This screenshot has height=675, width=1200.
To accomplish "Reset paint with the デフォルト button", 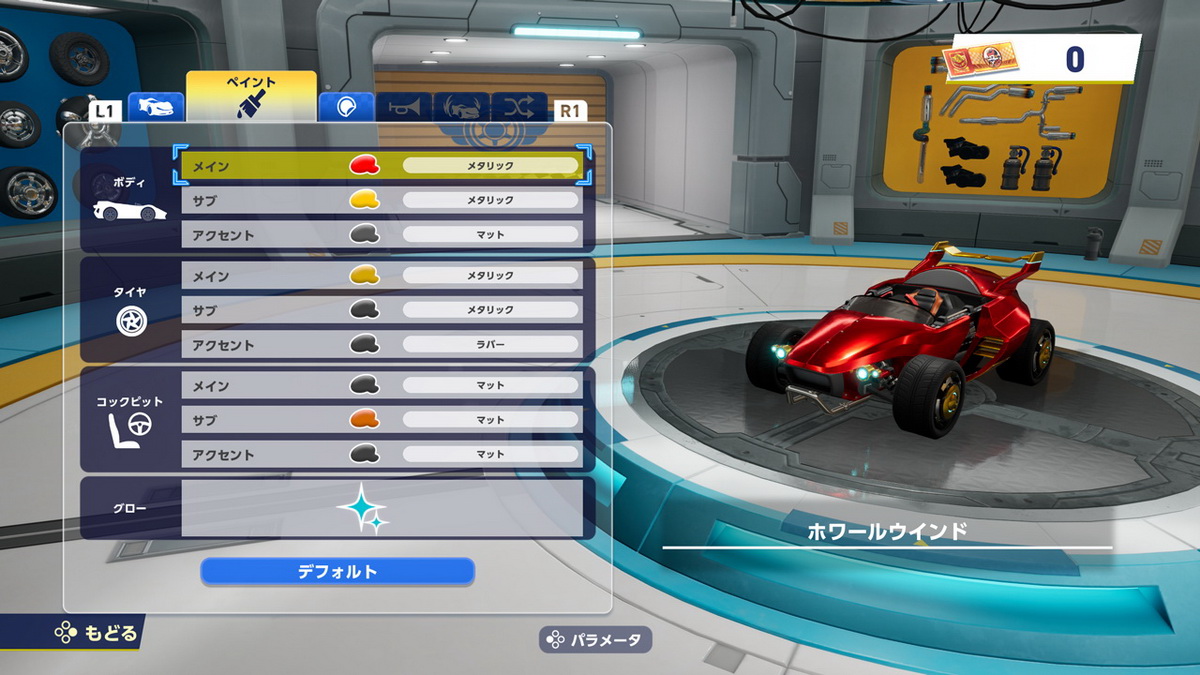I will pos(337,572).
